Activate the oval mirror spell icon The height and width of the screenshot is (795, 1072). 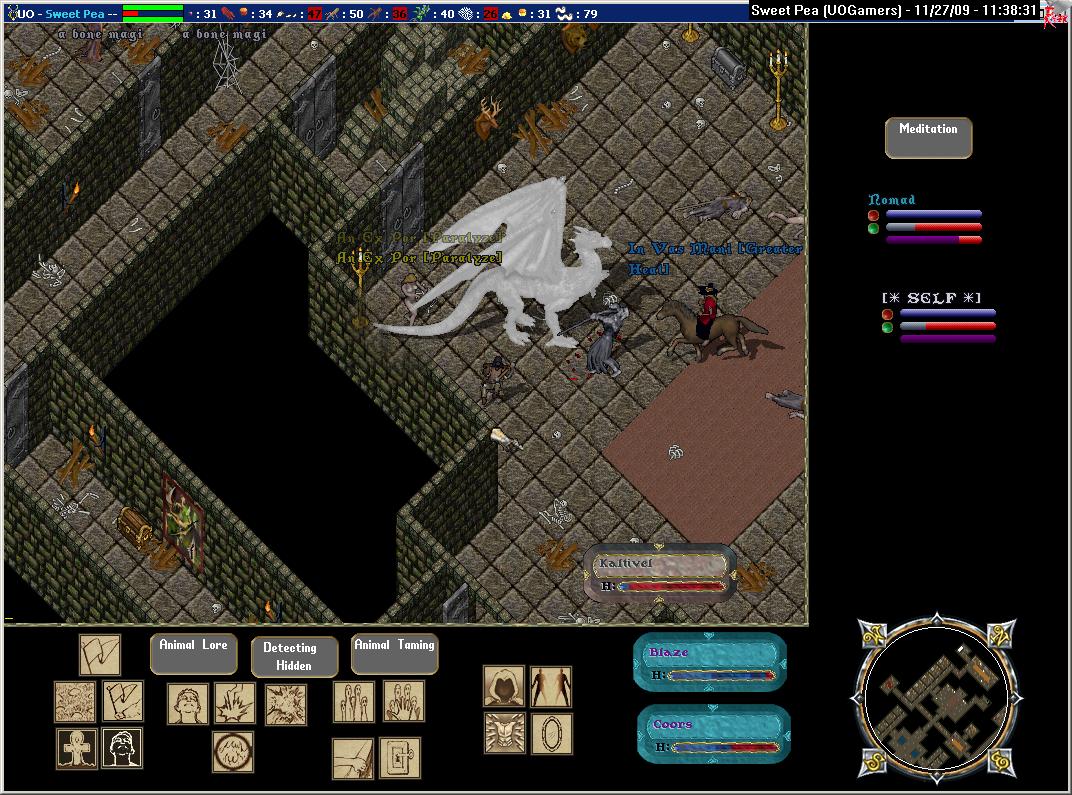coord(551,733)
